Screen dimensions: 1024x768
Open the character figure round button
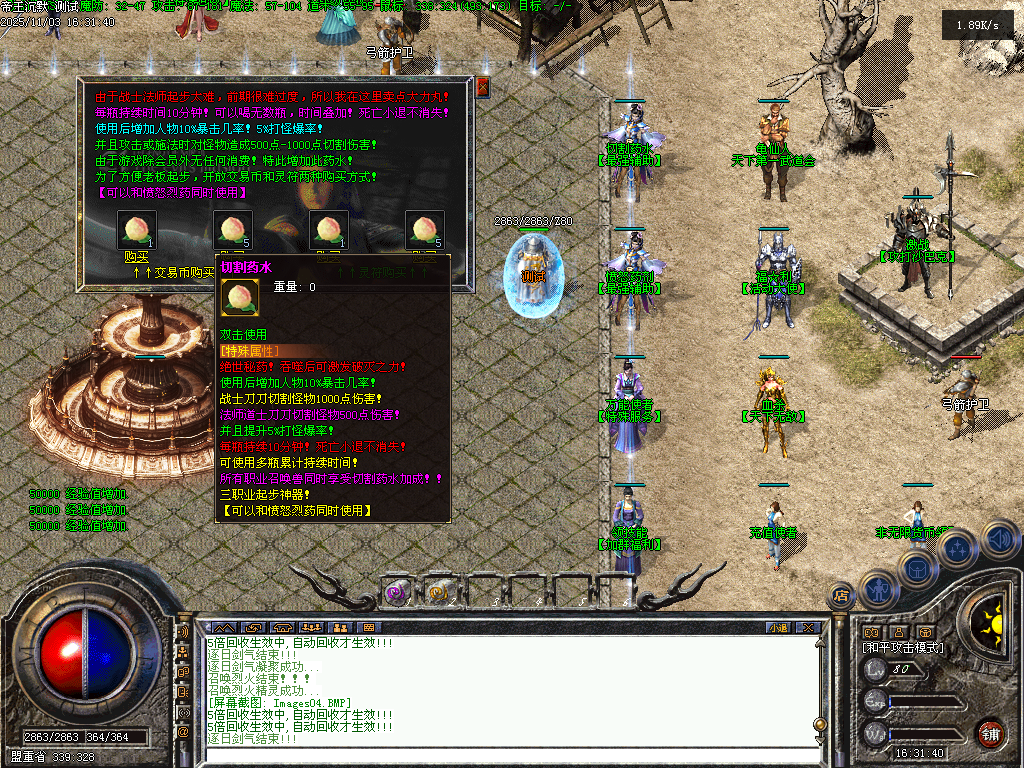click(877, 588)
